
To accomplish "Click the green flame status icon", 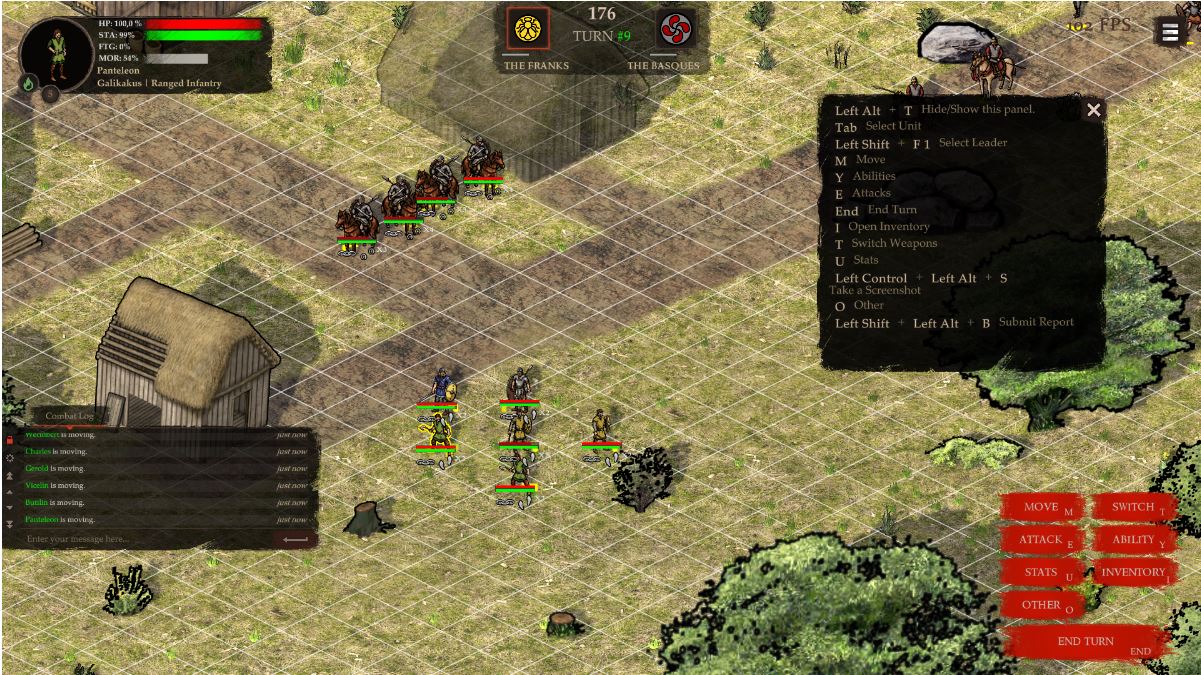I will pyautogui.click(x=28, y=84).
